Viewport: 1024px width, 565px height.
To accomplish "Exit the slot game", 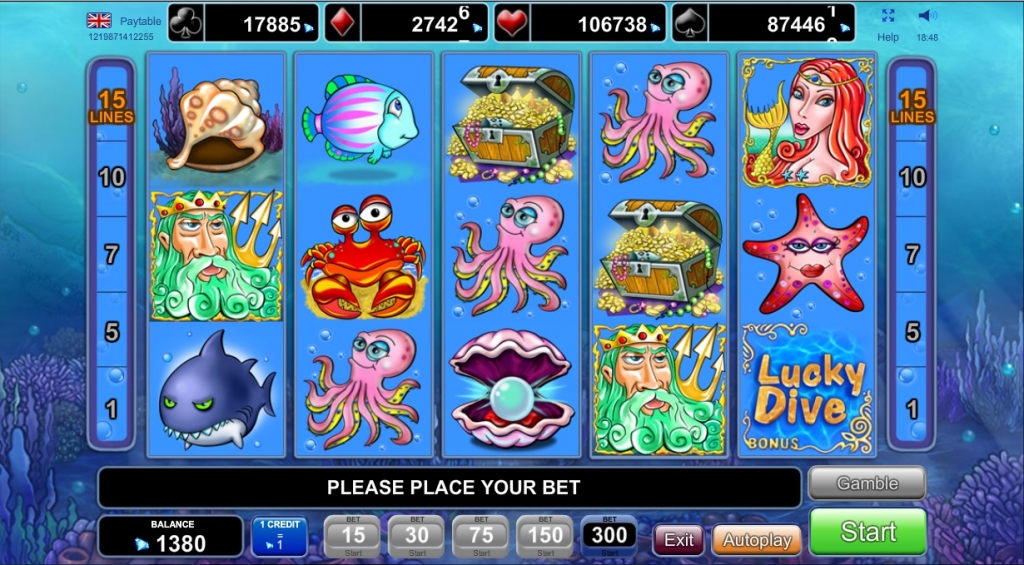I will [679, 540].
